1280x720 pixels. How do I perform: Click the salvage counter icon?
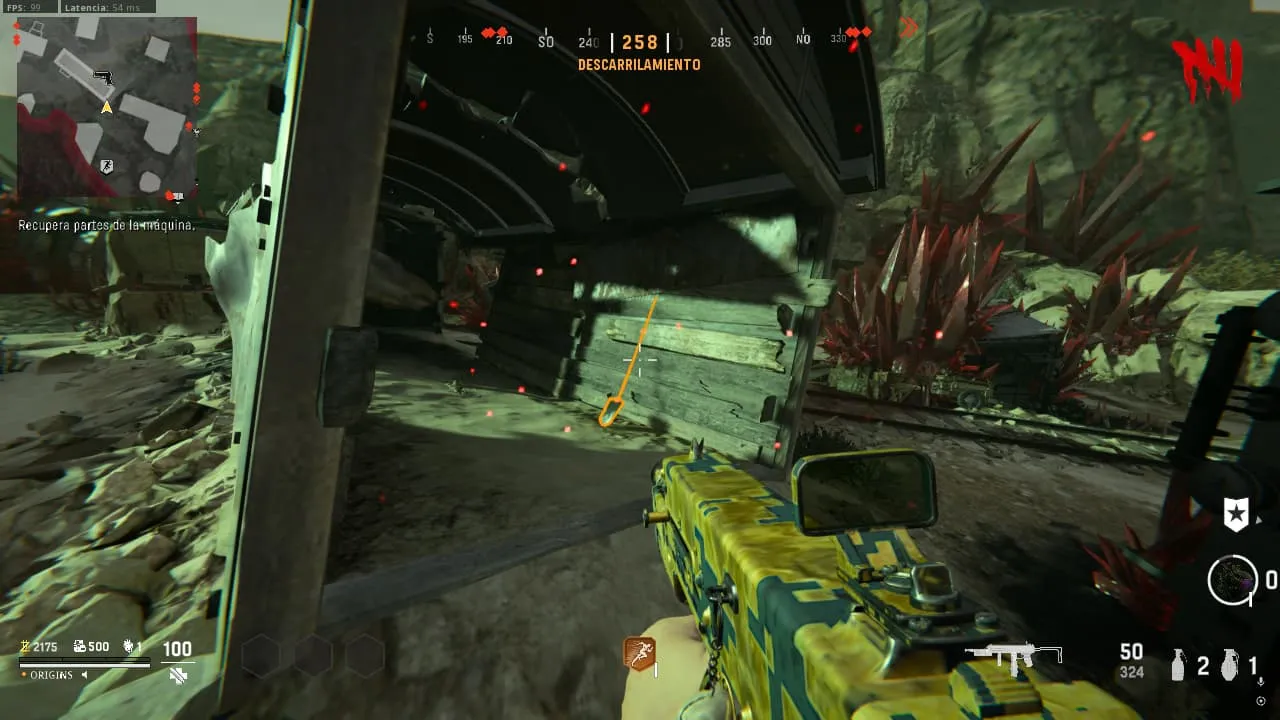(78, 647)
